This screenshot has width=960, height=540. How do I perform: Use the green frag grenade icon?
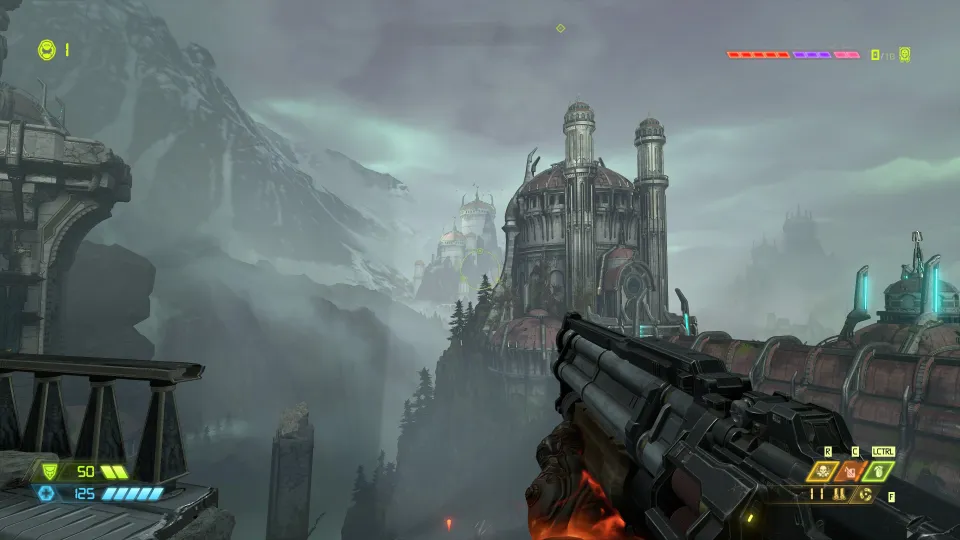[x=878, y=471]
